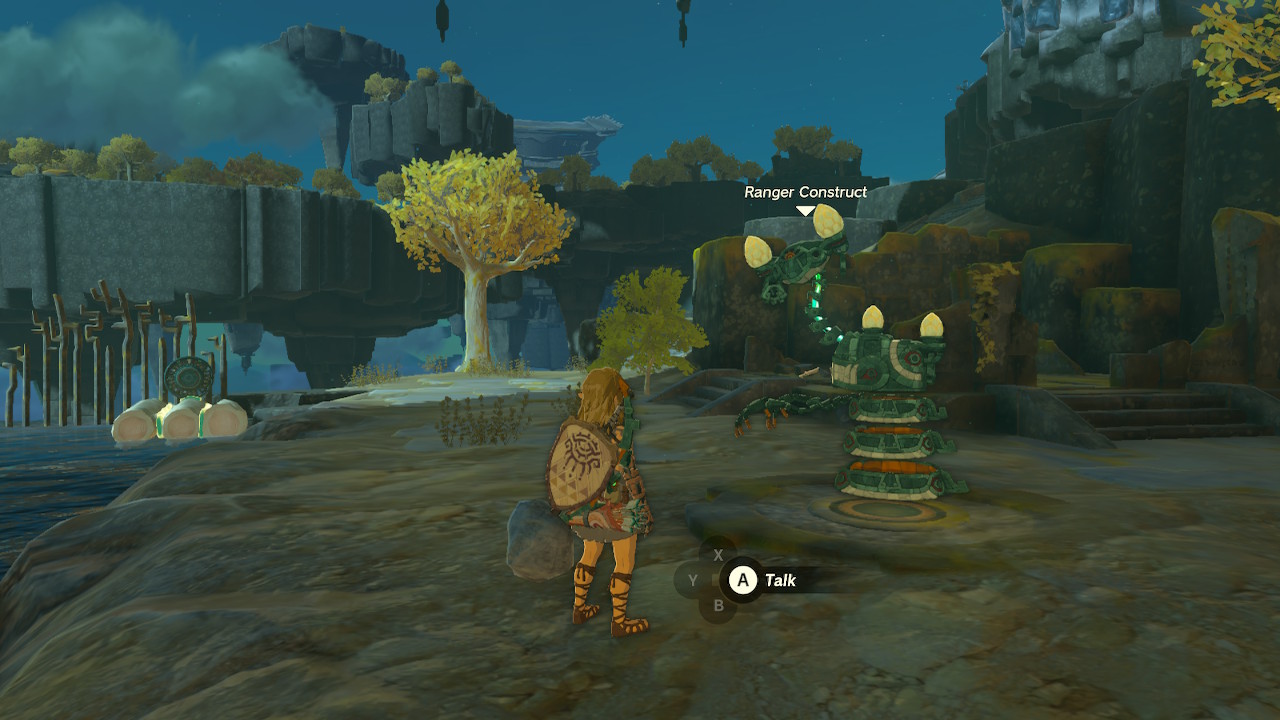Click the rock beside Link
1280x720 pixels.
535,540
